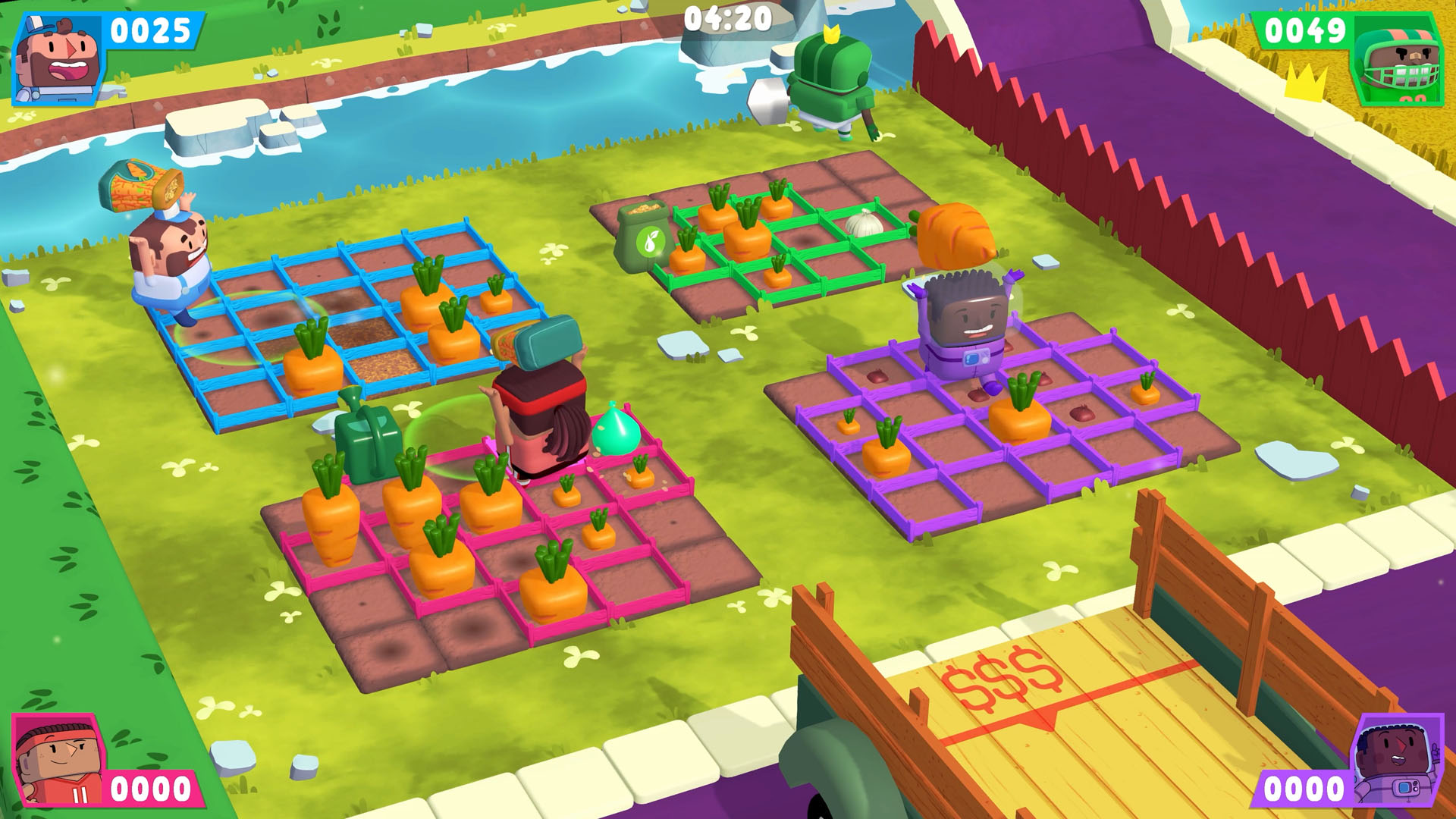This screenshot has width=1456, height=819.
Task: Click the yellow crown beside the top-right score
Action: [1307, 80]
